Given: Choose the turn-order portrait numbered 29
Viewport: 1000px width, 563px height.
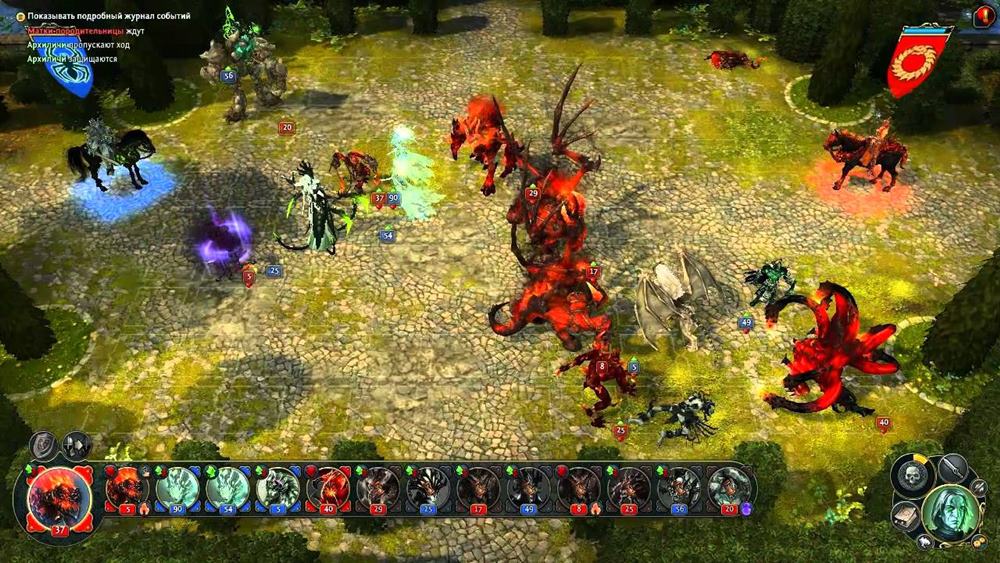Looking at the screenshot, I should point(377,489).
